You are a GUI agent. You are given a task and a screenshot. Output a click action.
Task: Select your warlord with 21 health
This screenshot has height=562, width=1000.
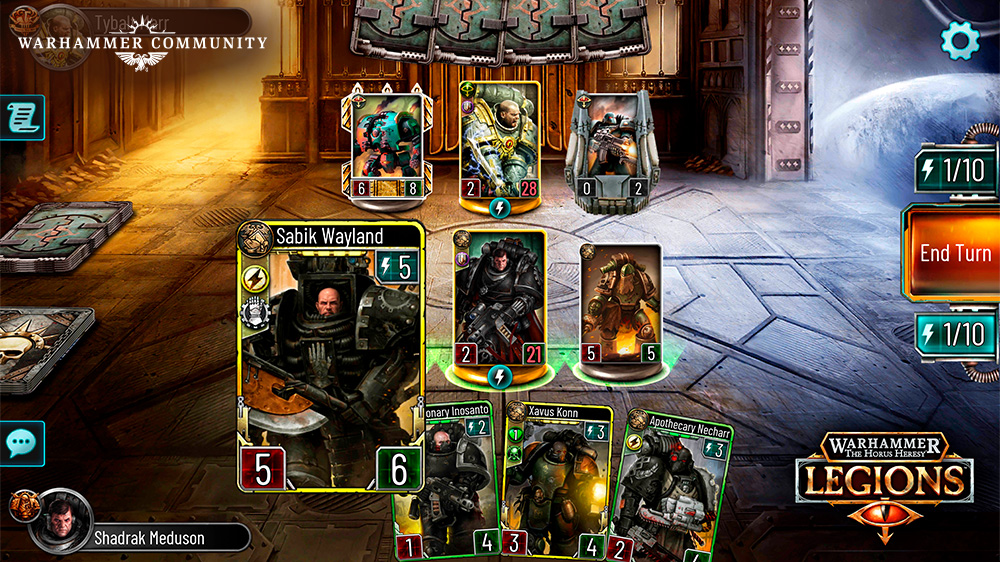[499, 300]
